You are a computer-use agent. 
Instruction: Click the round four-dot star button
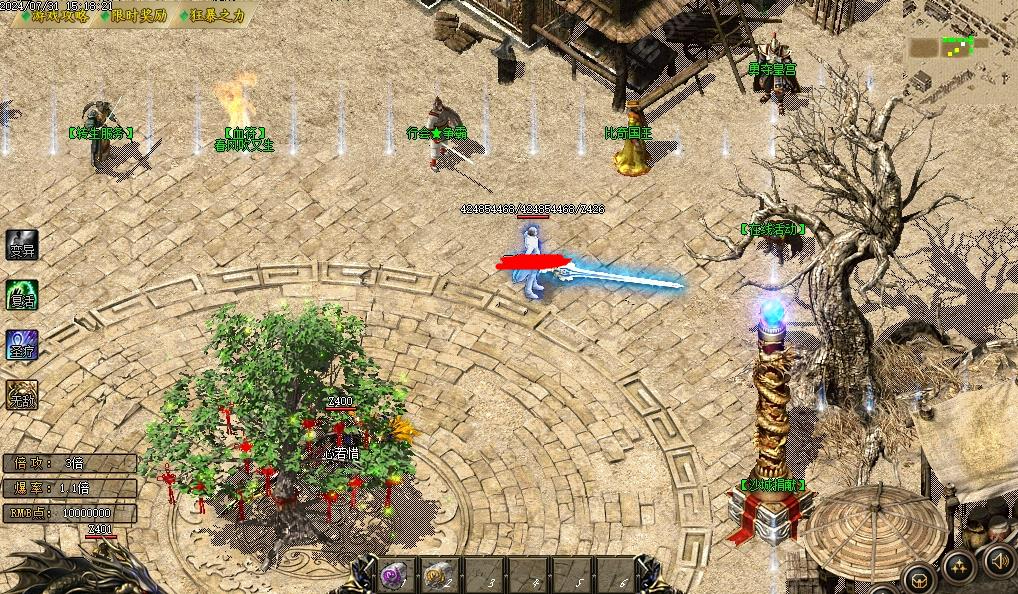point(958,567)
